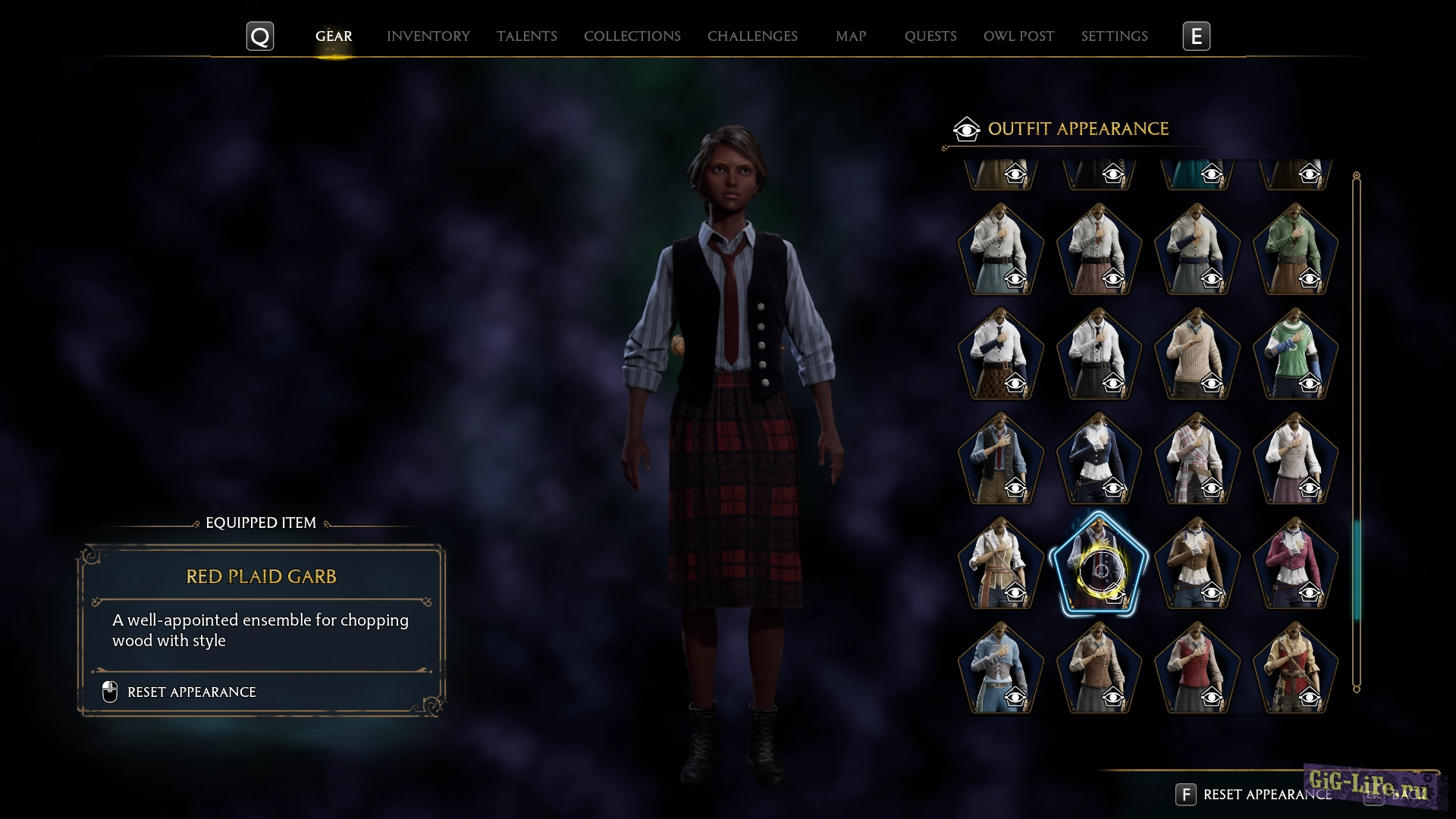This screenshot has width=1456, height=819.
Task: Open the Owl Post tab
Action: pos(1018,36)
